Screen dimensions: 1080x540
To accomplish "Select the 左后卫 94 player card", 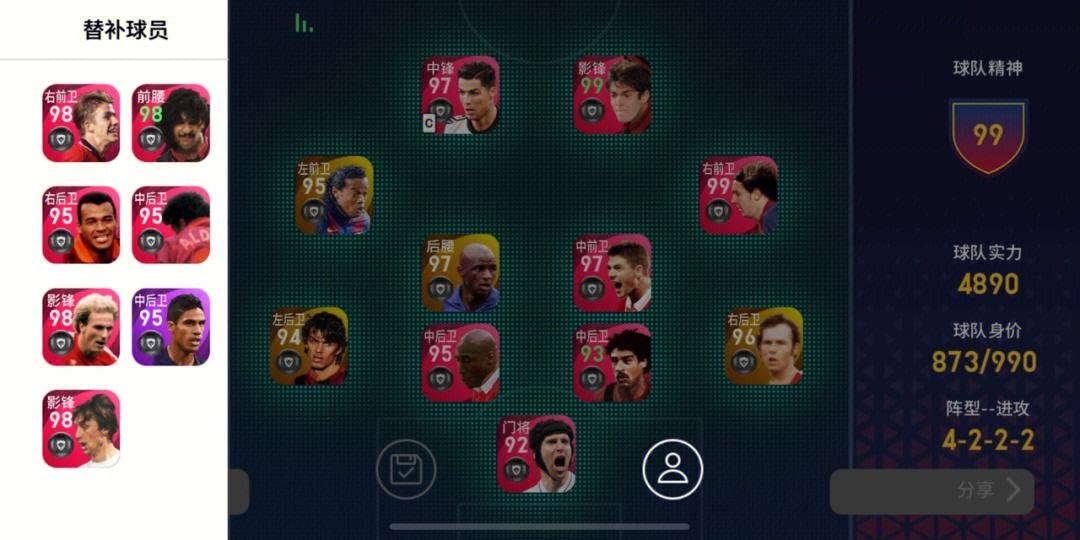I will (x=309, y=346).
